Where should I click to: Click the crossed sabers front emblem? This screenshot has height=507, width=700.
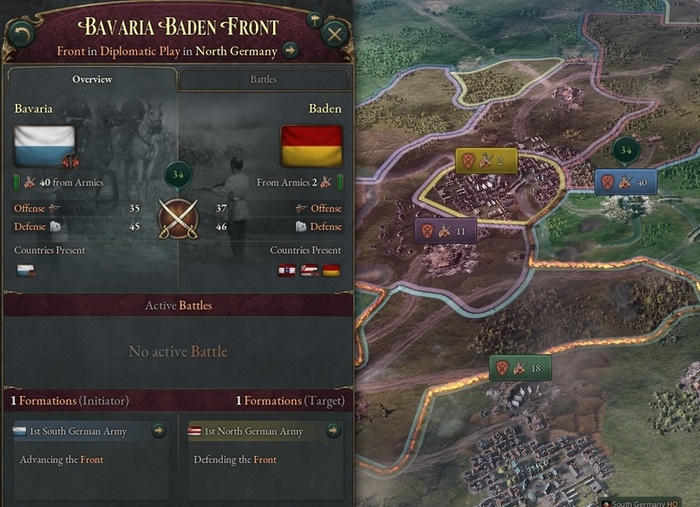click(x=178, y=218)
